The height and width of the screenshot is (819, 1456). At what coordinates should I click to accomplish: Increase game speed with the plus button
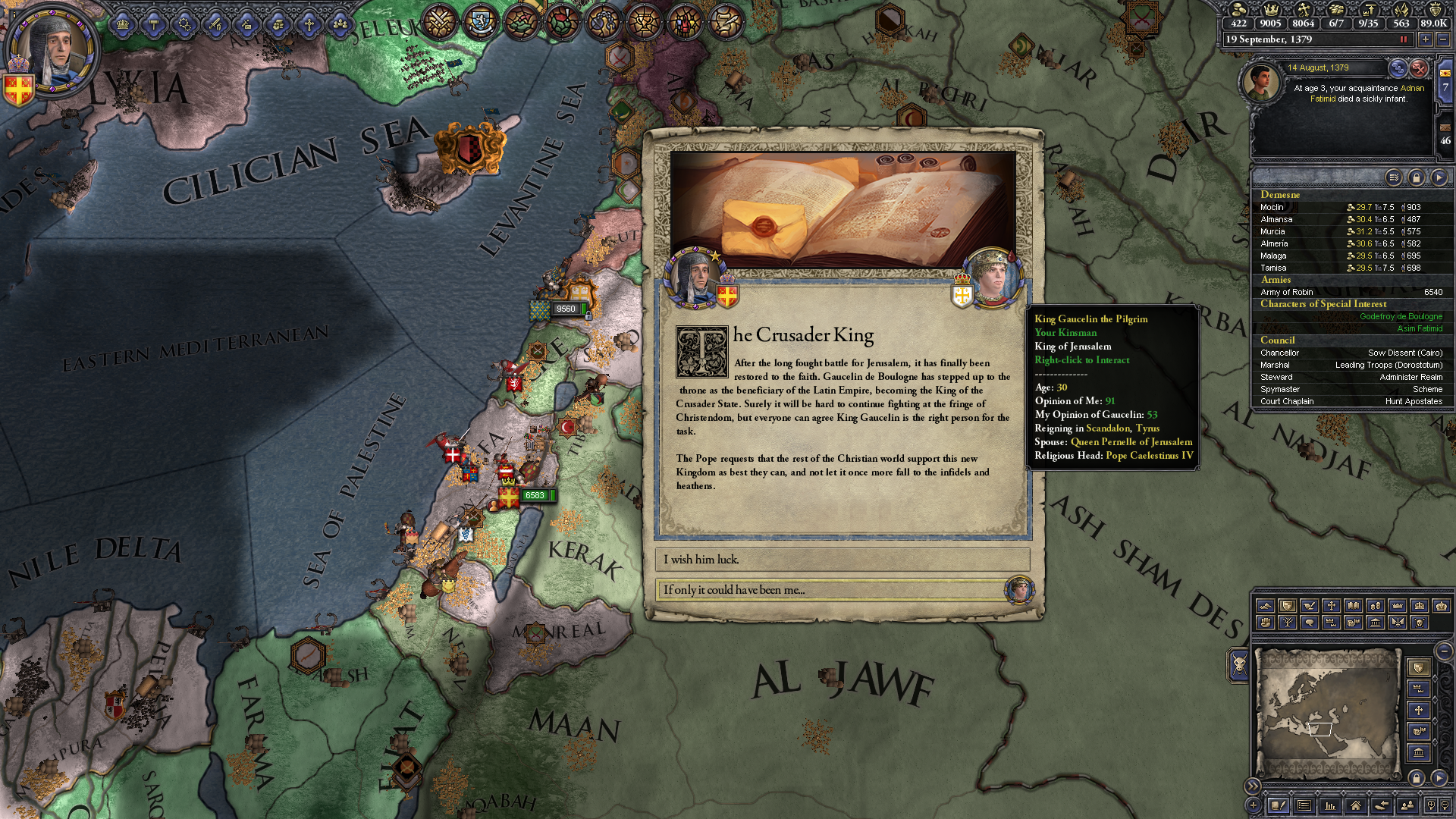[1426, 39]
